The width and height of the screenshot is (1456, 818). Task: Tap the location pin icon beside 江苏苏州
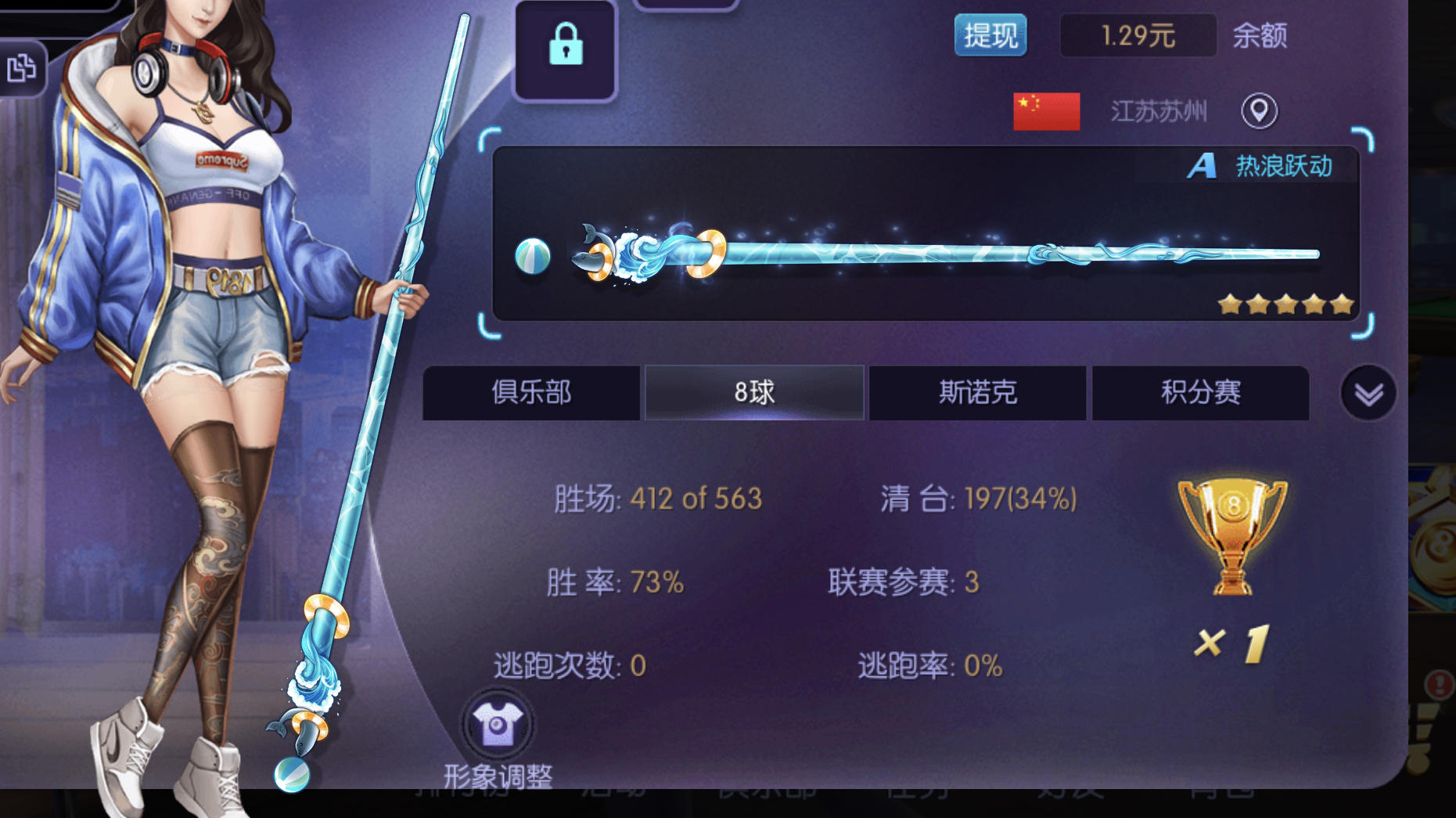click(1259, 112)
